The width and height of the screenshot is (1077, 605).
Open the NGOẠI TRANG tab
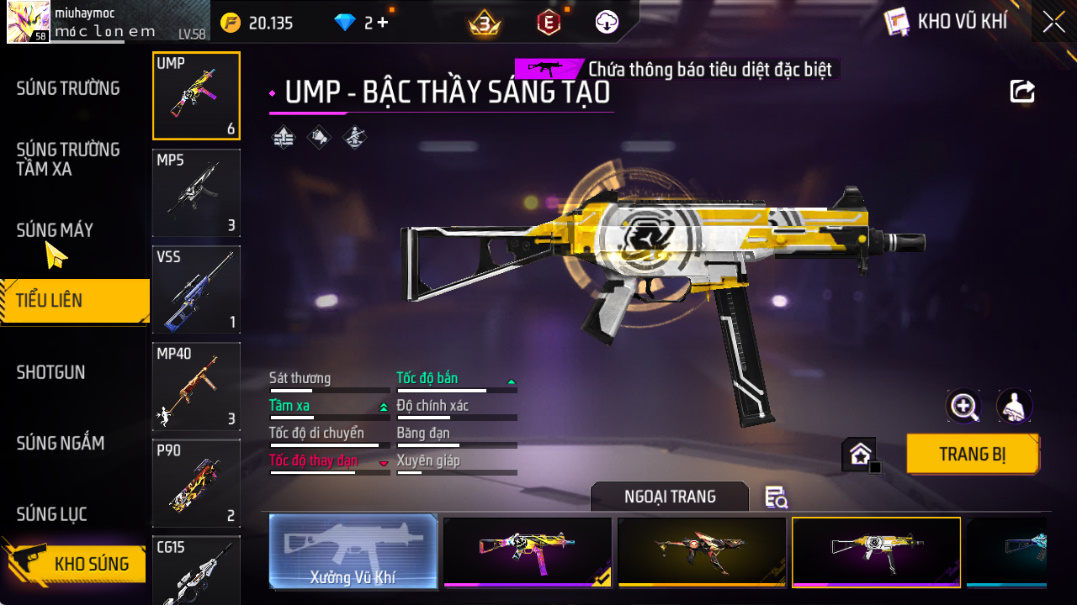pos(669,497)
